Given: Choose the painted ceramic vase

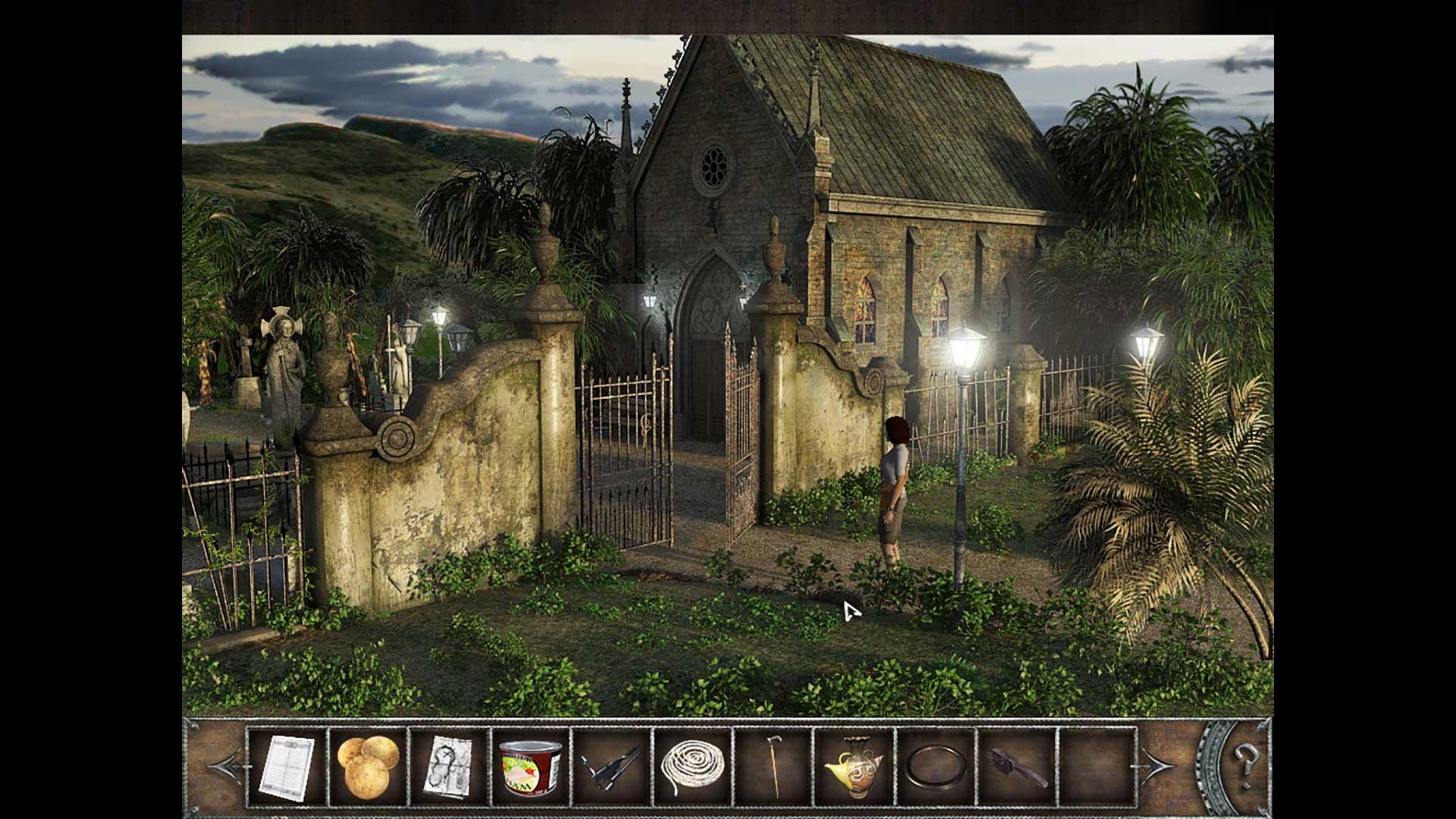Looking at the screenshot, I should pyautogui.click(x=854, y=767).
